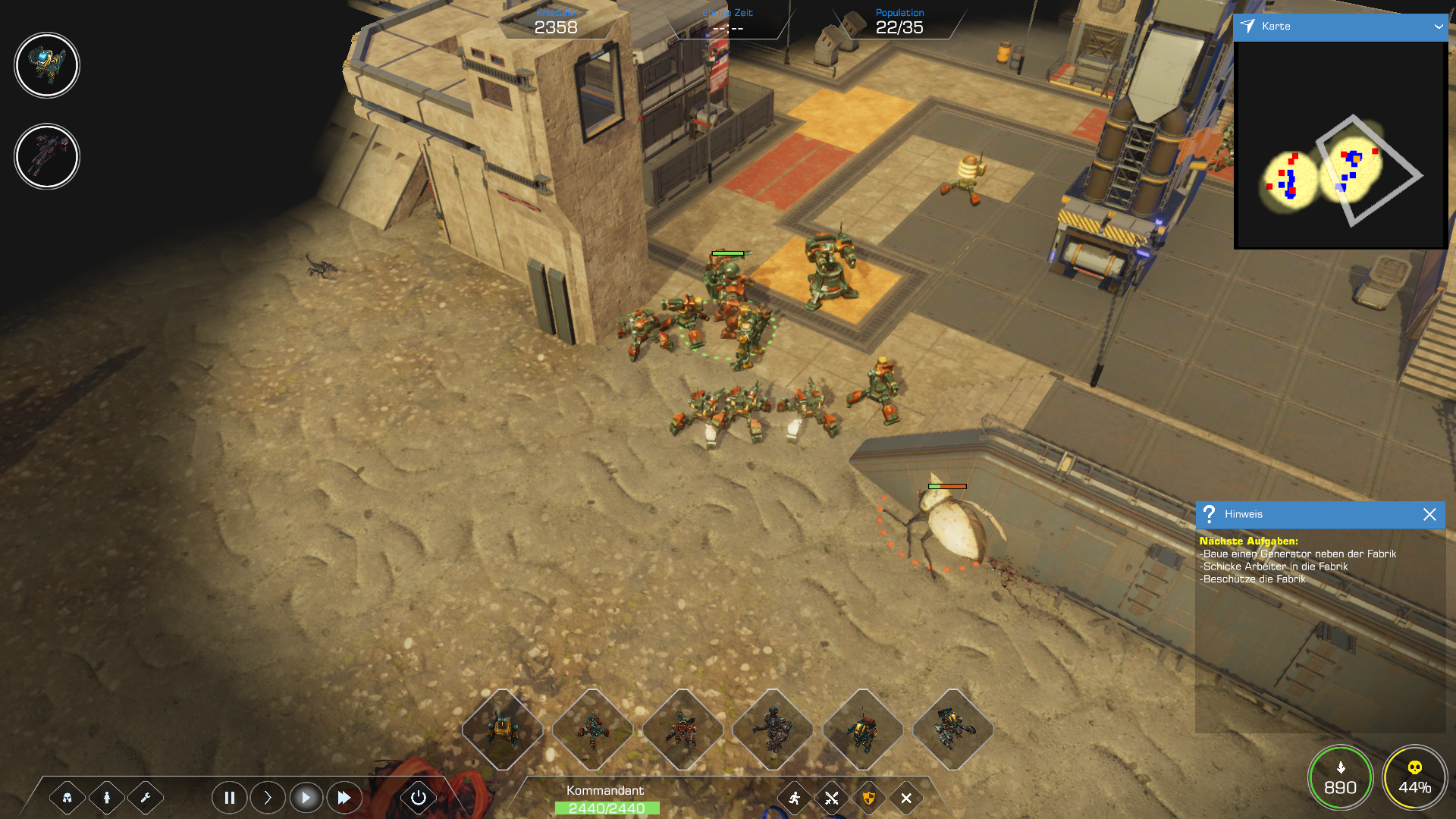Select the dark gunship unit portrait
Viewport: 1456px width, 819px height.
(x=47, y=157)
